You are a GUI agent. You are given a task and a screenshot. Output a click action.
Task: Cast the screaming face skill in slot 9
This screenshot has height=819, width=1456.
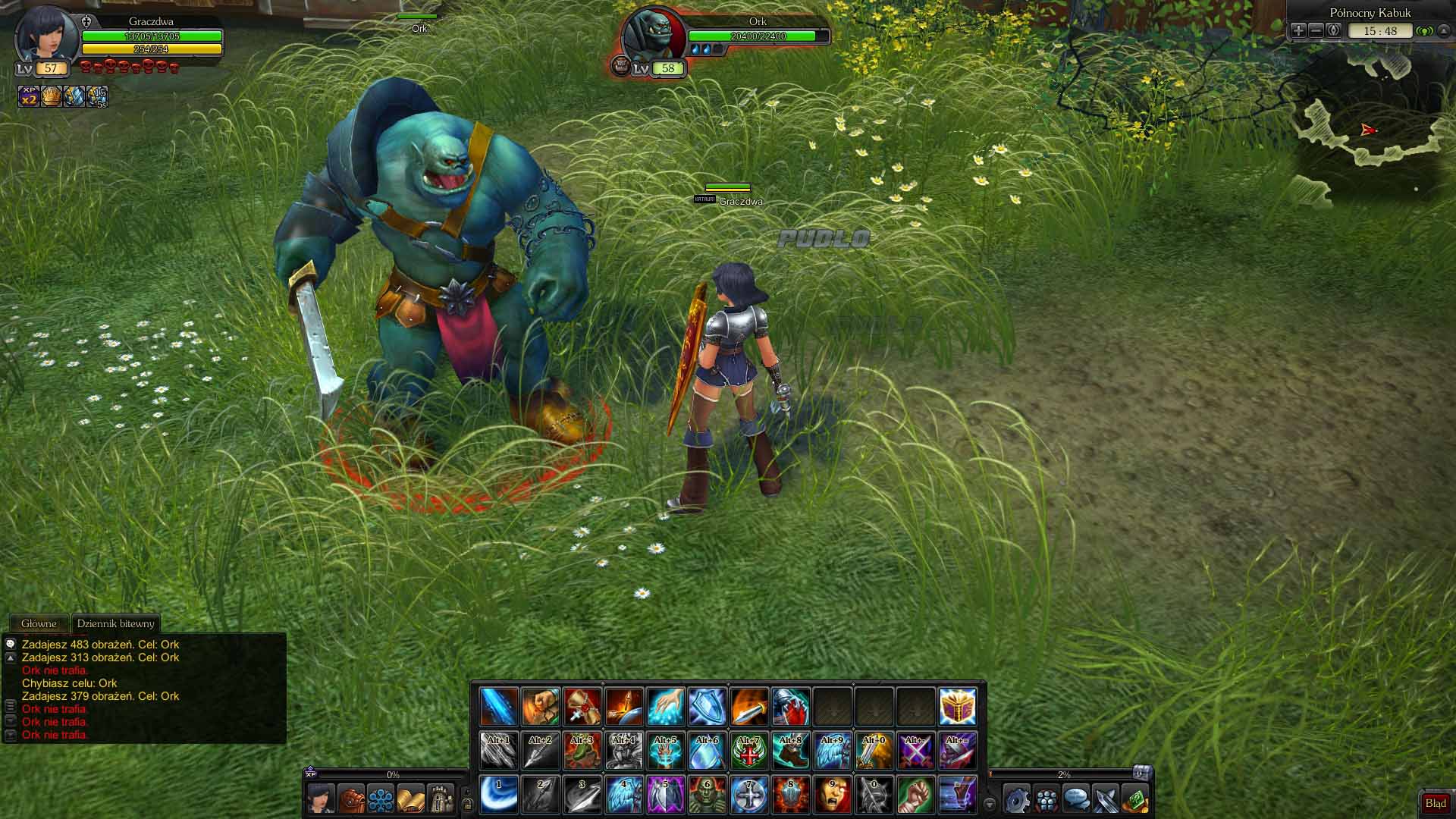point(832,795)
